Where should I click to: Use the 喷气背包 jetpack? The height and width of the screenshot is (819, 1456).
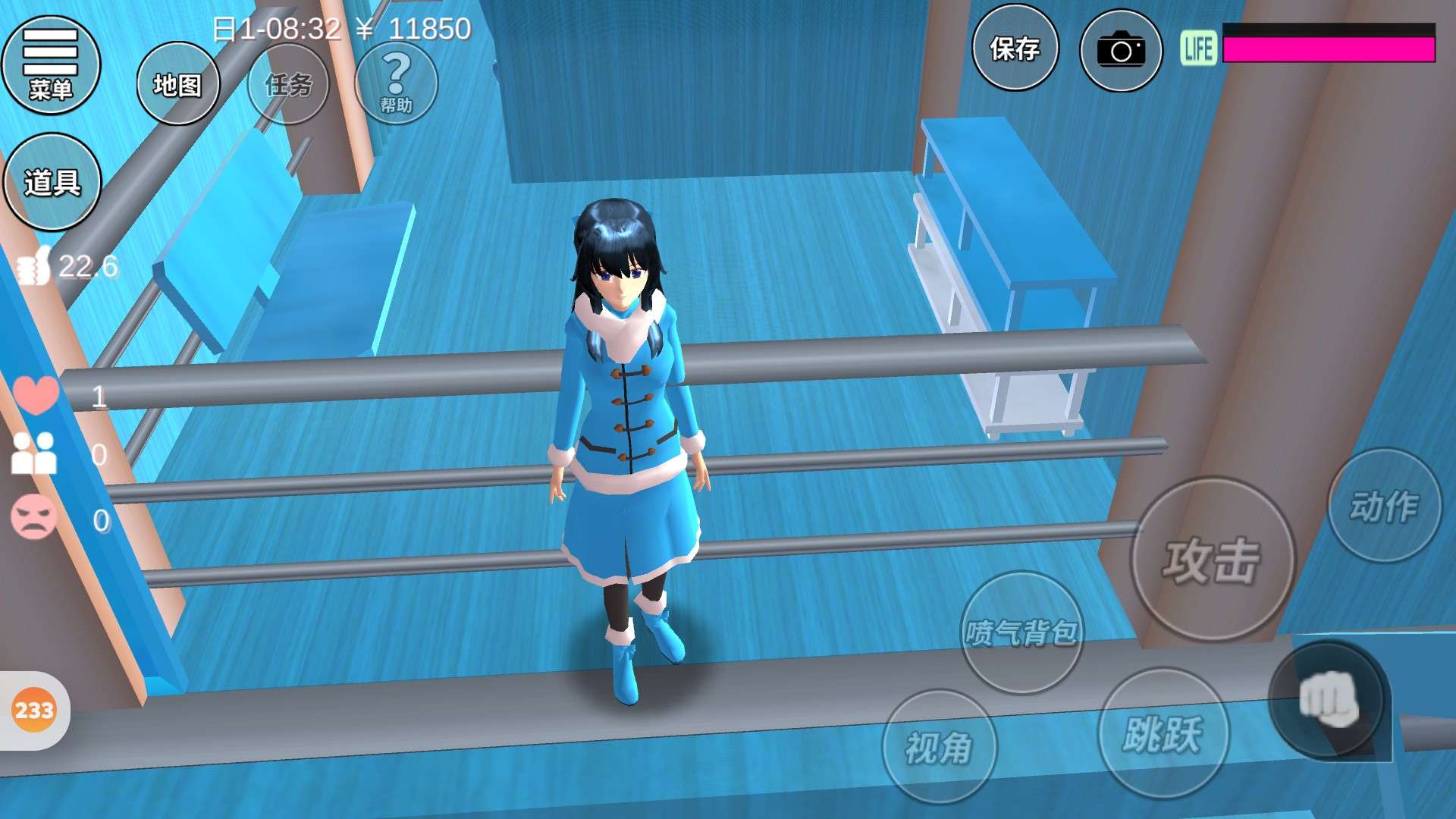point(1021,632)
